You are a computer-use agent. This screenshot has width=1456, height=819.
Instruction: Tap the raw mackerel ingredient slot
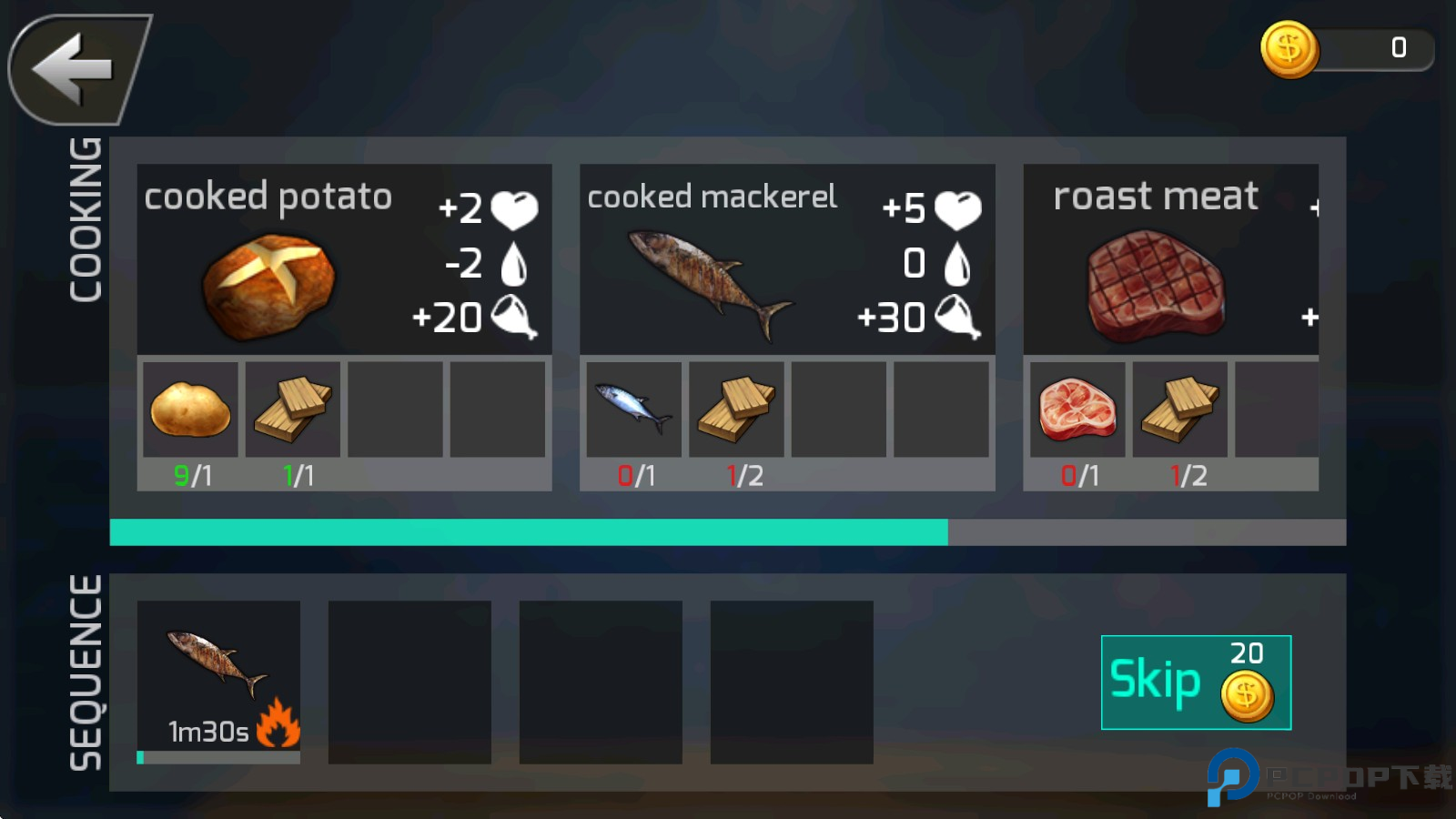pyautogui.click(x=633, y=409)
